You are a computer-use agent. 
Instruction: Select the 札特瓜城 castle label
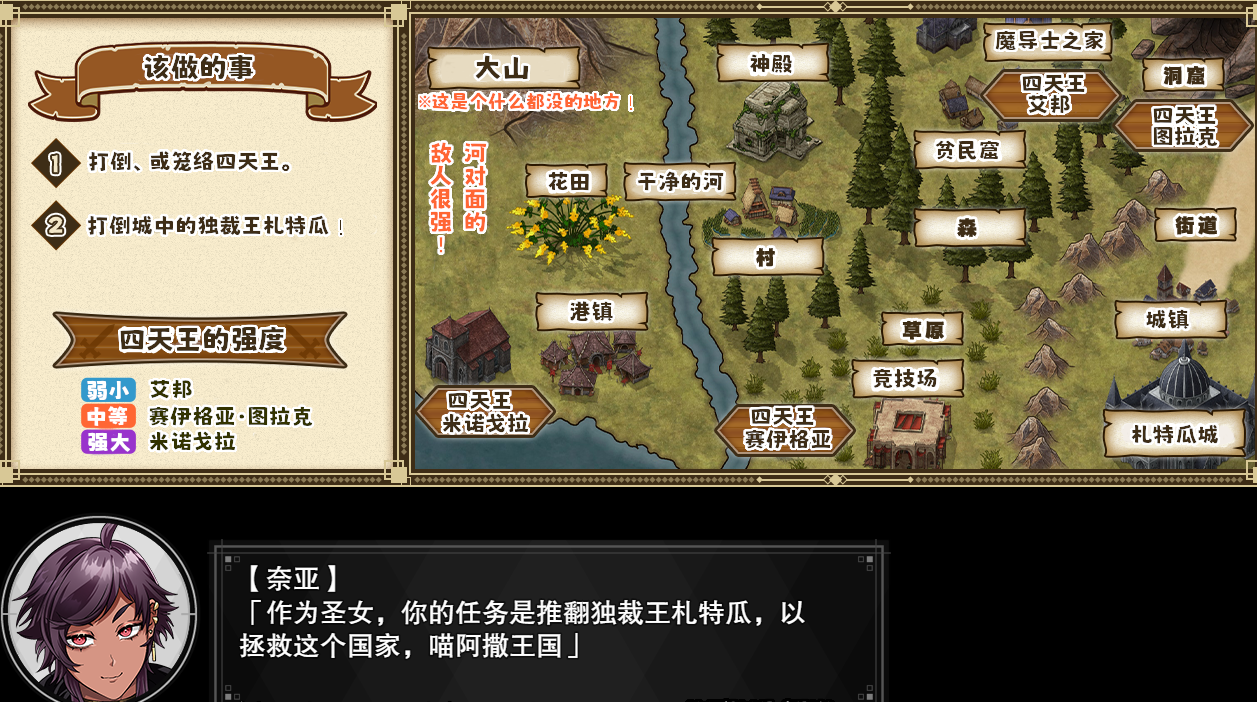[x=1175, y=435]
